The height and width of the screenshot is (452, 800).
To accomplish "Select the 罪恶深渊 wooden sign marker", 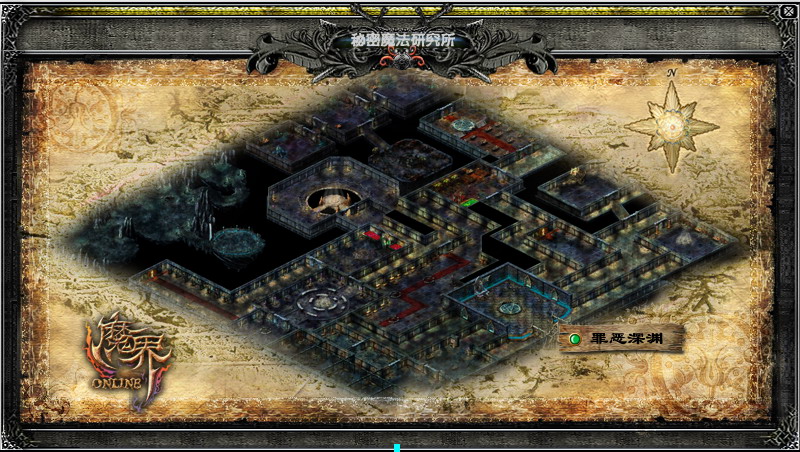I will click(620, 338).
